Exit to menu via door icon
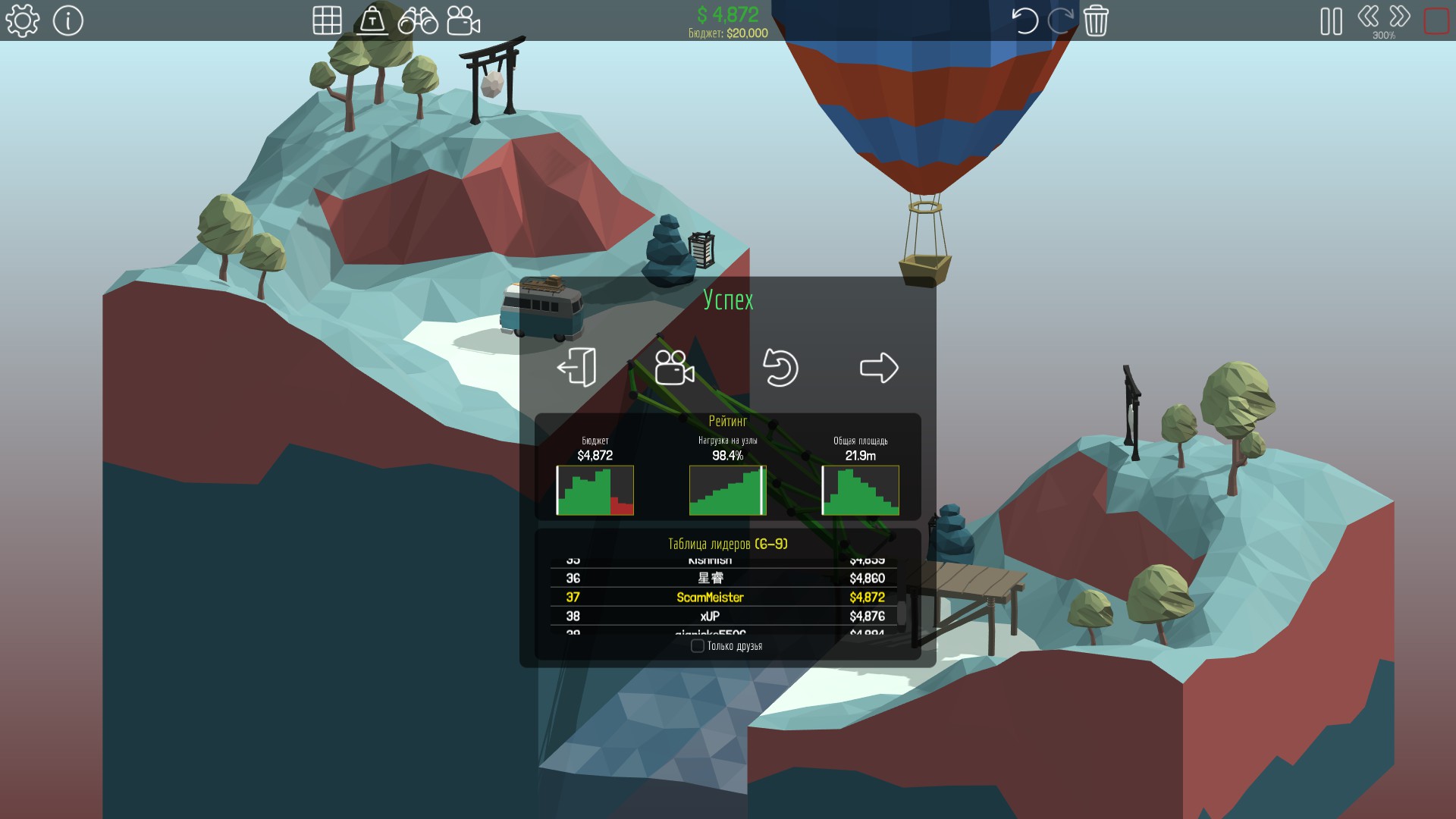Image resolution: width=1456 pixels, height=819 pixels. 577,368
